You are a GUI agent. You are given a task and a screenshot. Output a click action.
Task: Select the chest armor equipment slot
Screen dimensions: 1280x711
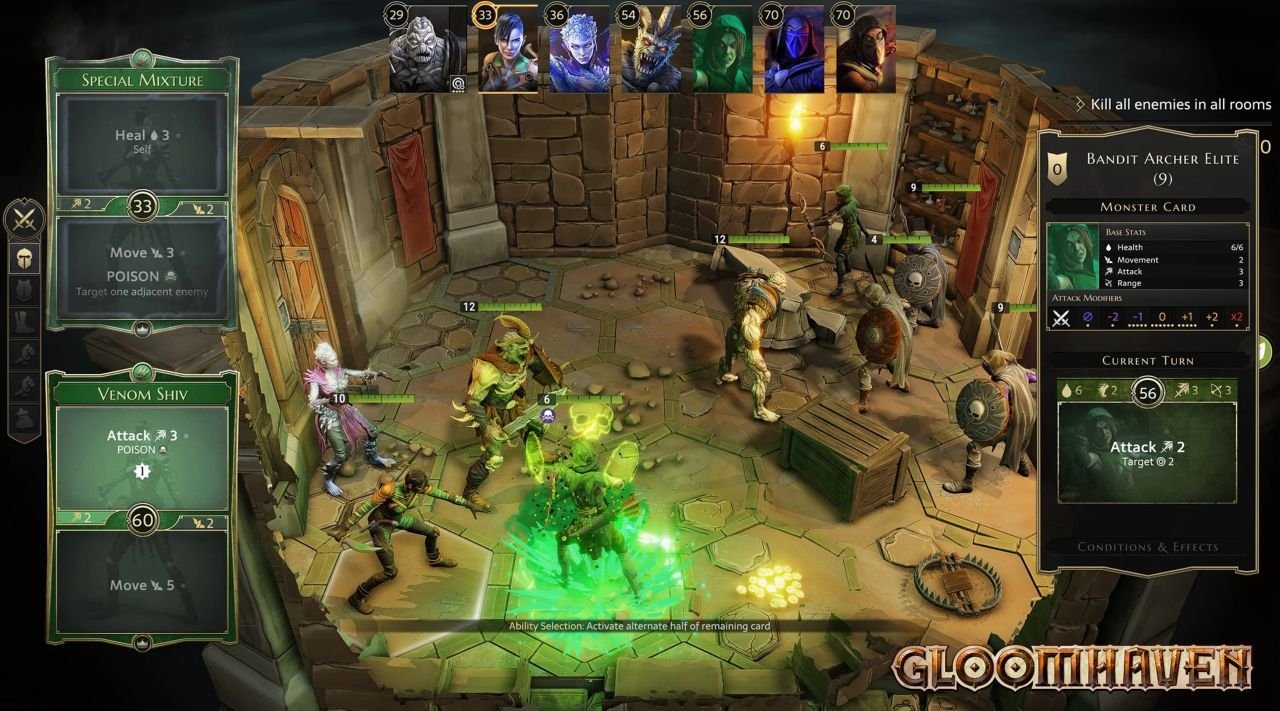[x=25, y=290]
